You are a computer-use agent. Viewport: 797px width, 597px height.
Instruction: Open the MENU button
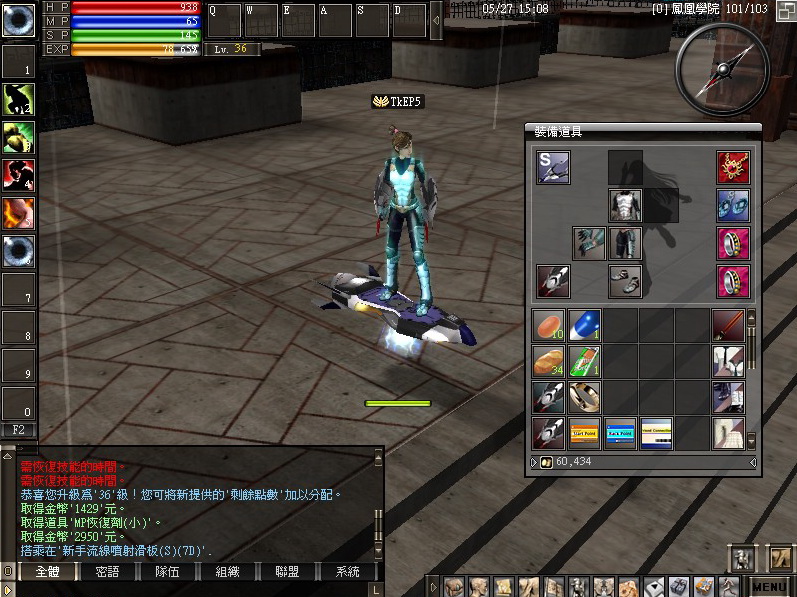770,587
